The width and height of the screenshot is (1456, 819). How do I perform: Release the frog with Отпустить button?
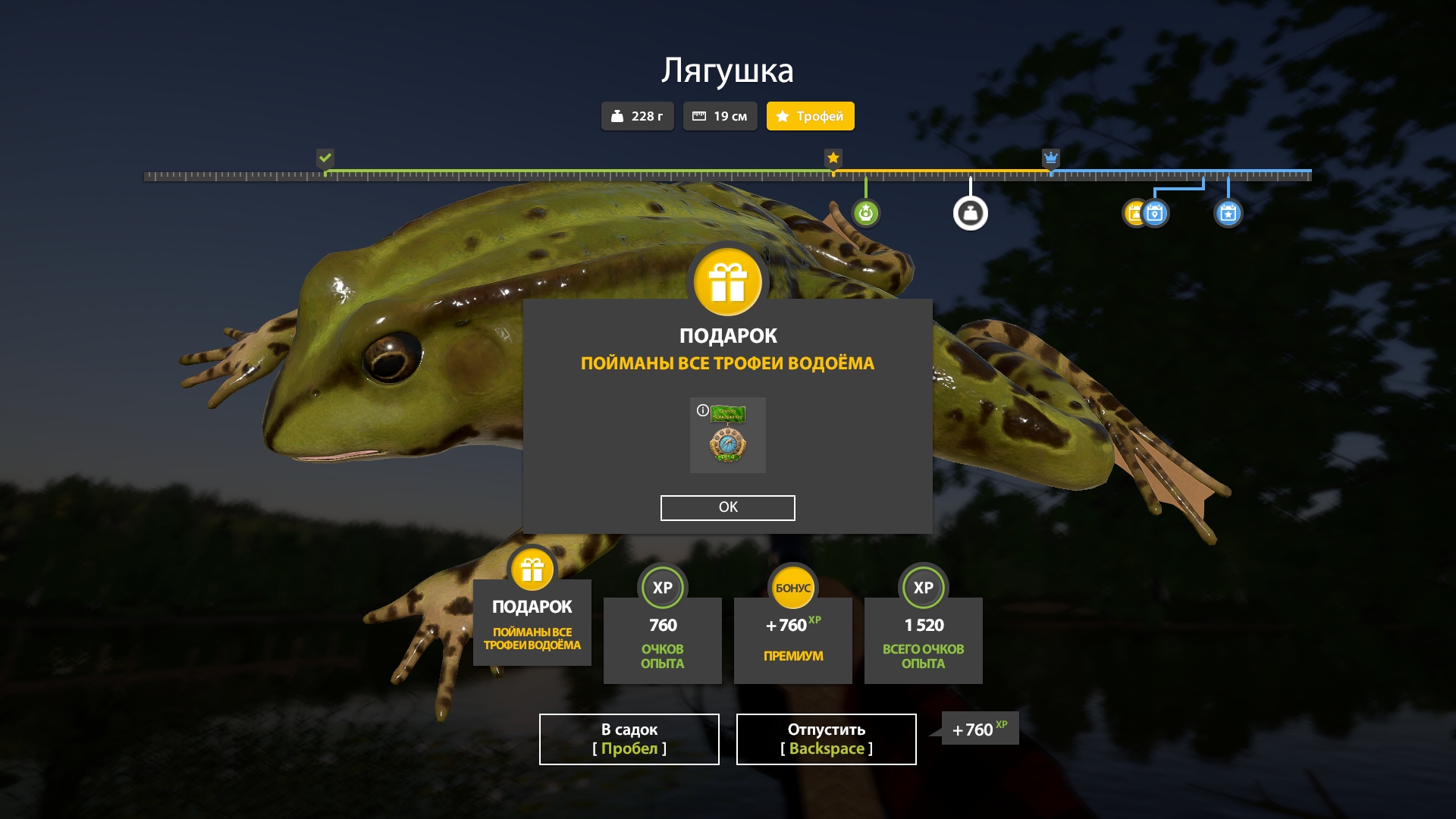tap(826, 739)
